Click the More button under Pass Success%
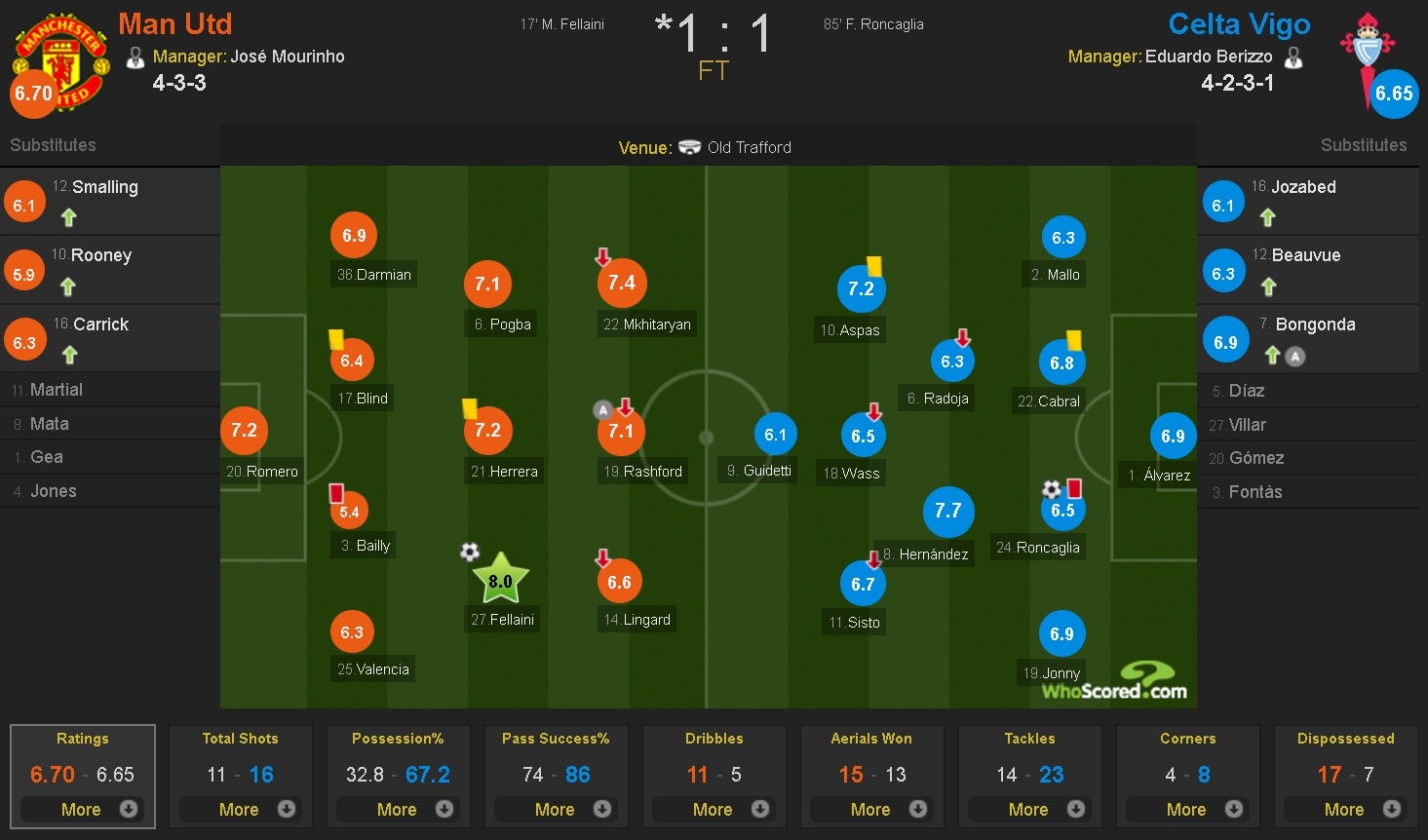This screenshot has width=1428, height=840. [556, 809]
